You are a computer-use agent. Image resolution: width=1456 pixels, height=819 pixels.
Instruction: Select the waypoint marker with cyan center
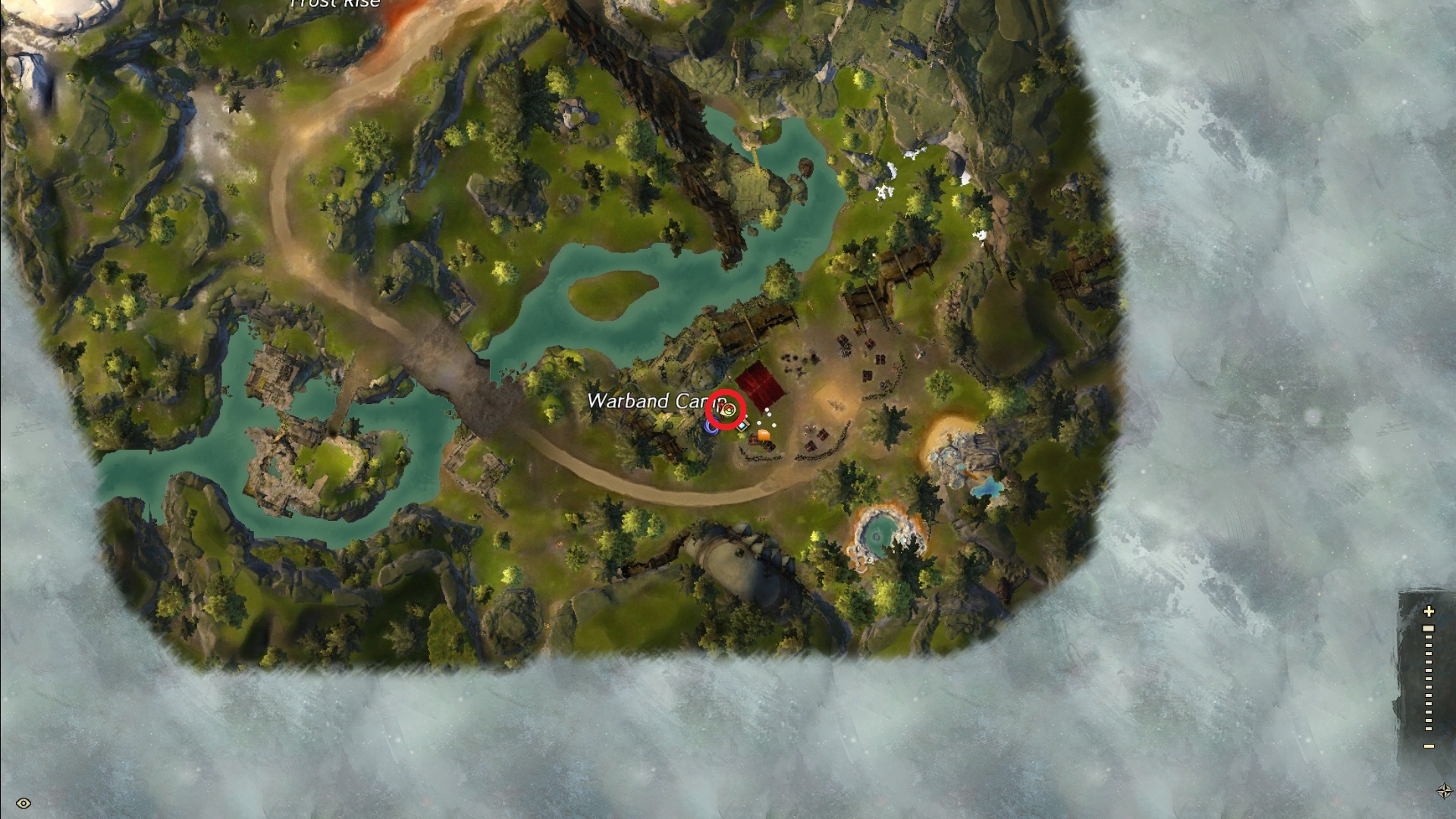(743, 426)
